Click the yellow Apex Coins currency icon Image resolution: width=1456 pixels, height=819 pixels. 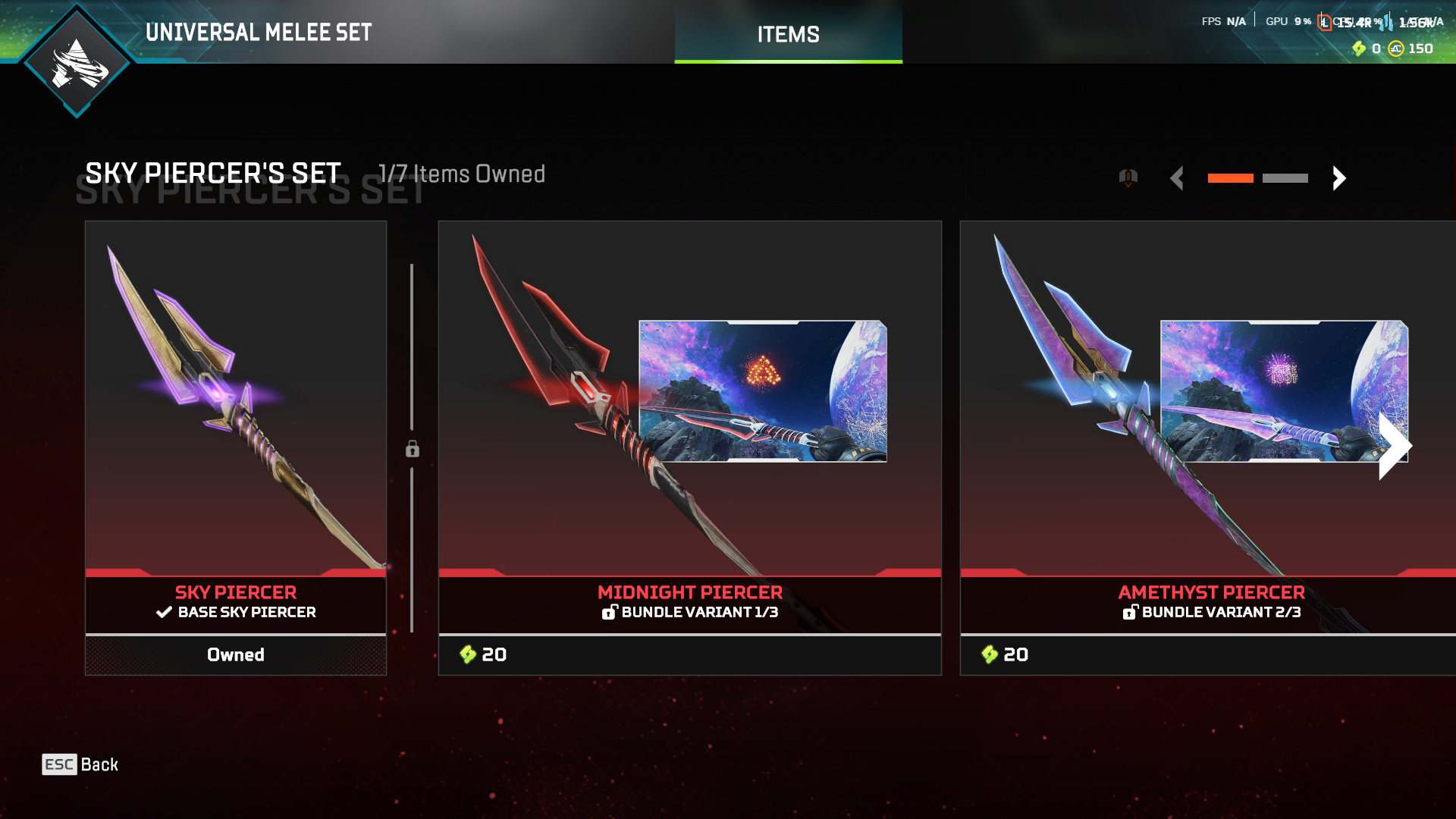(1397, 49)
